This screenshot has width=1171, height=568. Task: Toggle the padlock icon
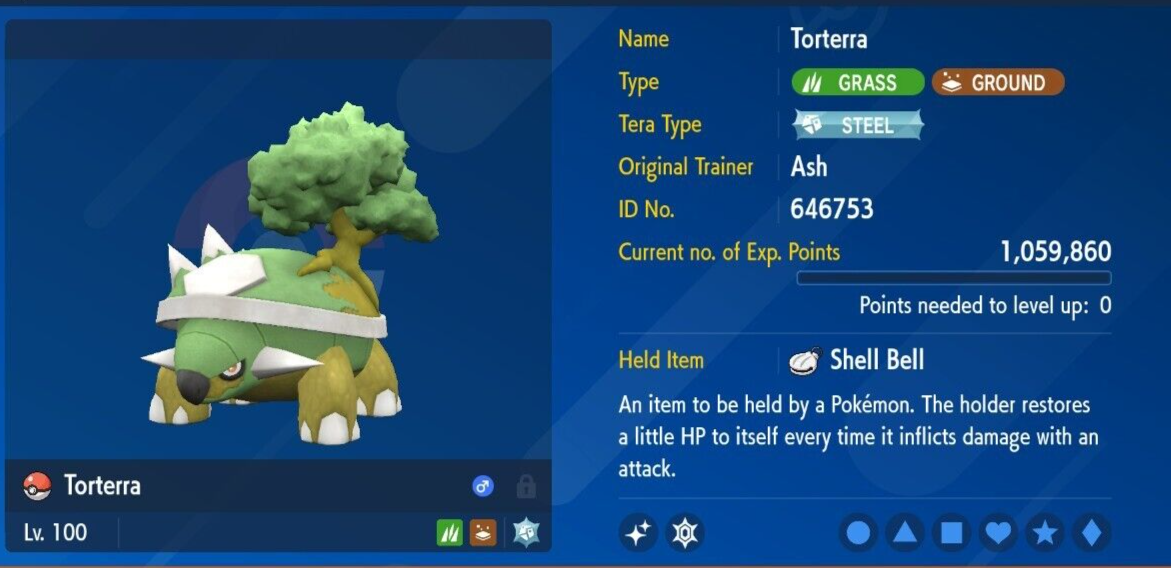coord(526,487)
